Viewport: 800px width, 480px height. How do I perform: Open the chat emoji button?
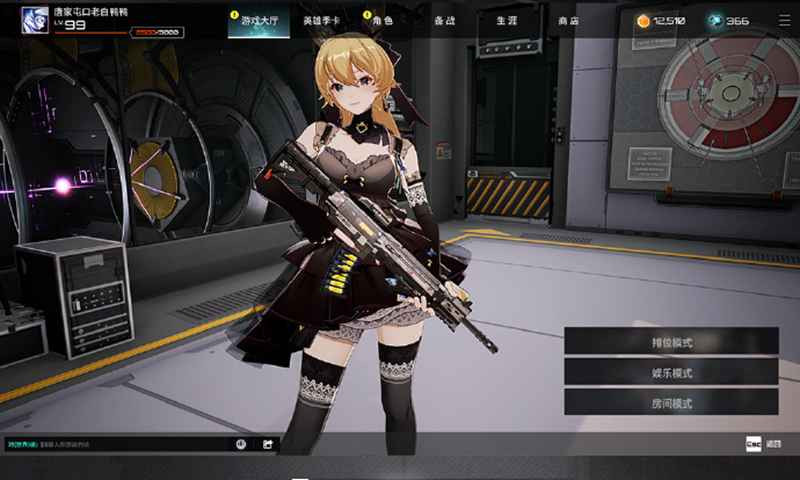pyautogui.click(x=242, y=444)
